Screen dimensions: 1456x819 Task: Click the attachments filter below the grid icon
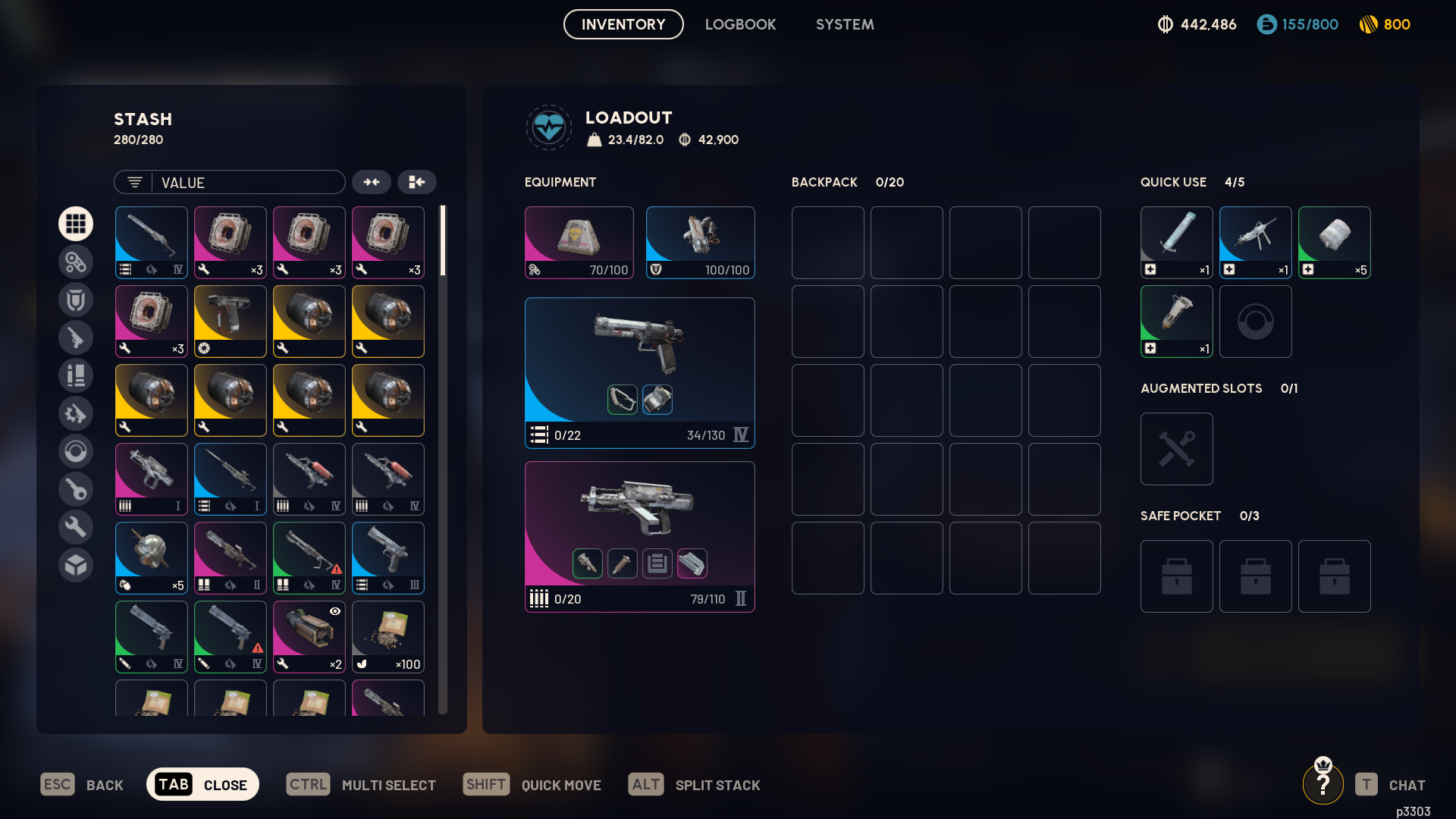tap(76, 262)
